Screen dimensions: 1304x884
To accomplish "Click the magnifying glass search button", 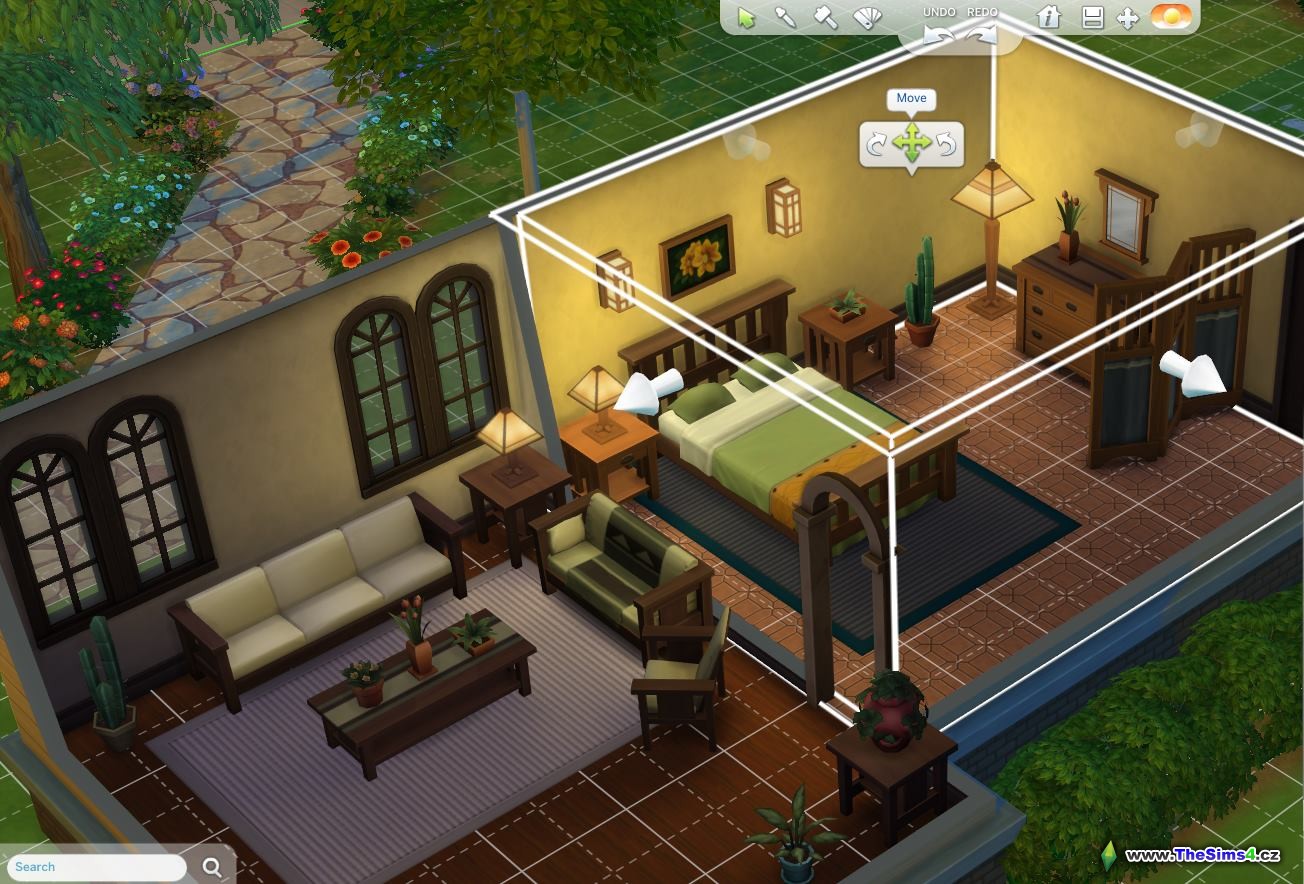I will click(x=213, y=867).
